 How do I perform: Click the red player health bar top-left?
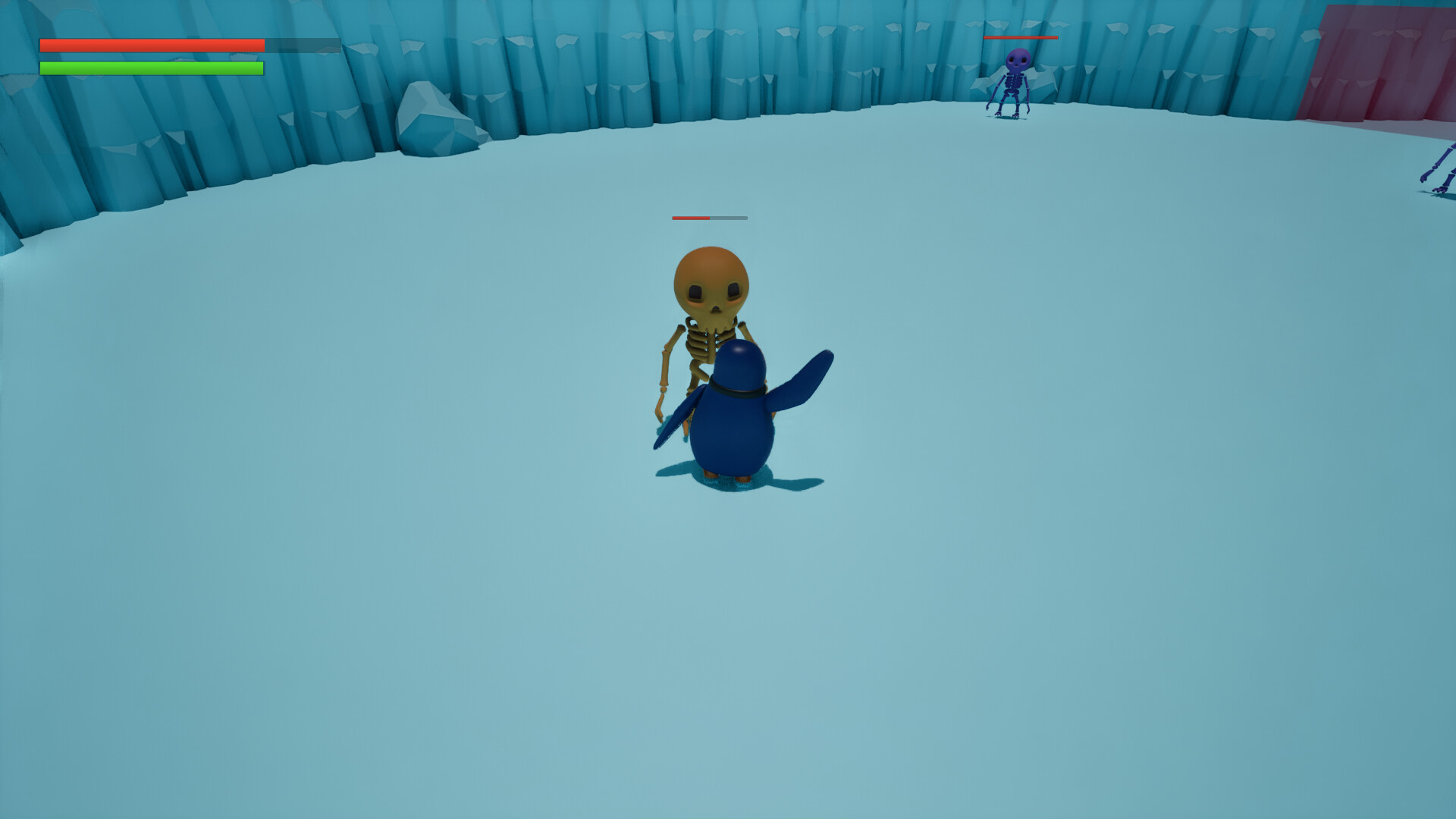(x=152, y=45)
